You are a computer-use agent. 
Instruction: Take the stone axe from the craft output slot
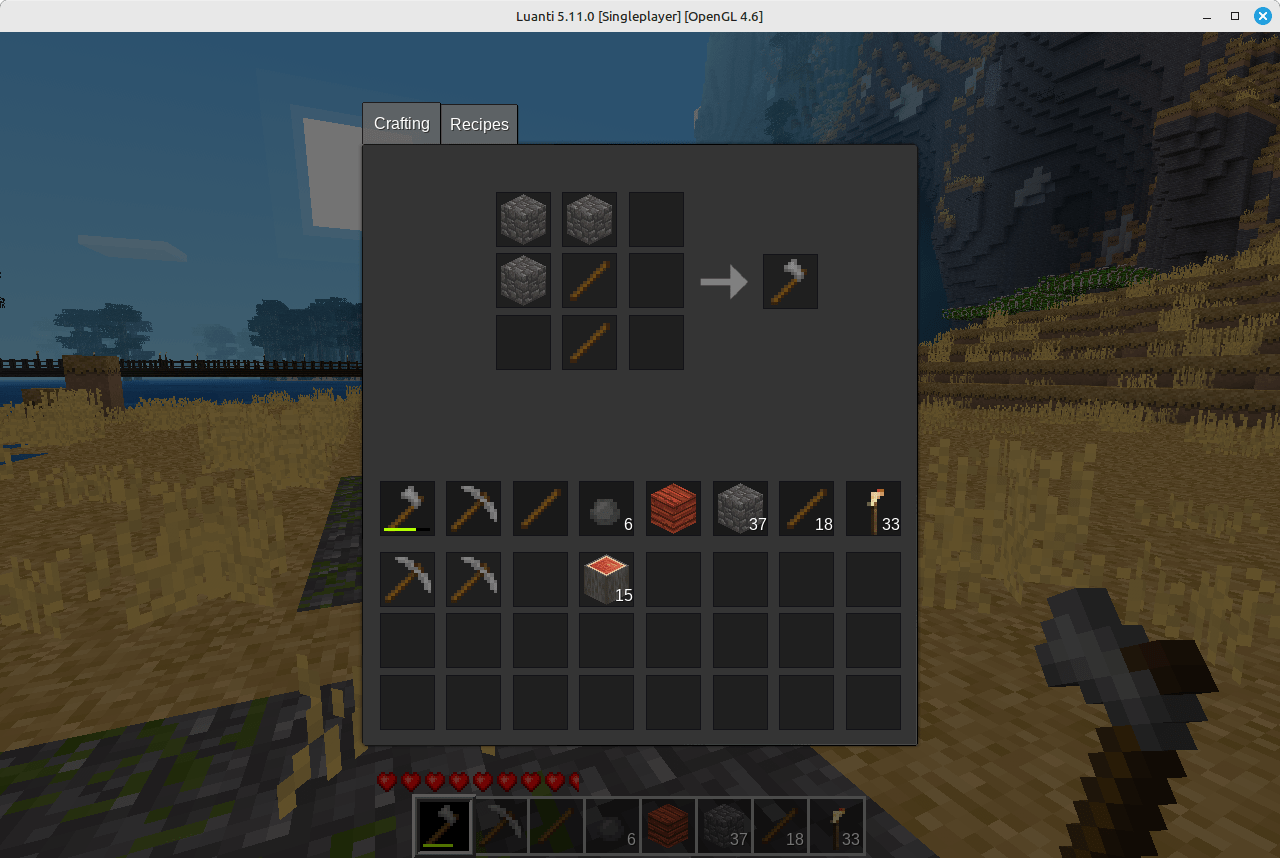790,281
